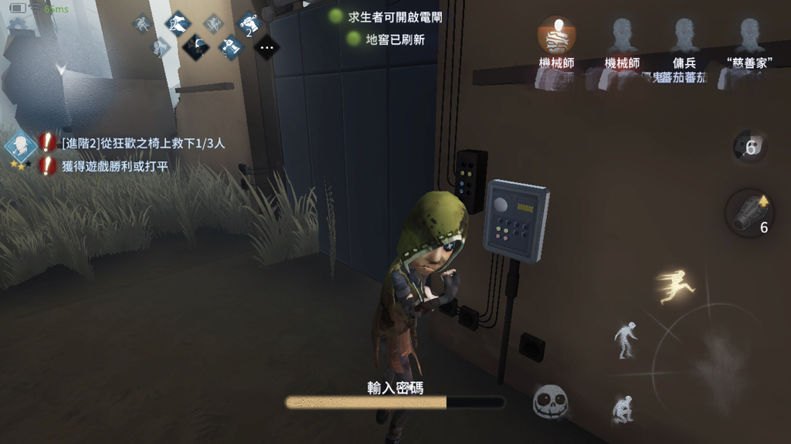This screenshot has width=791, height=444.
Task: Select the highlighted Mechanic teammate portrait
Action: (x=555, y=38)
